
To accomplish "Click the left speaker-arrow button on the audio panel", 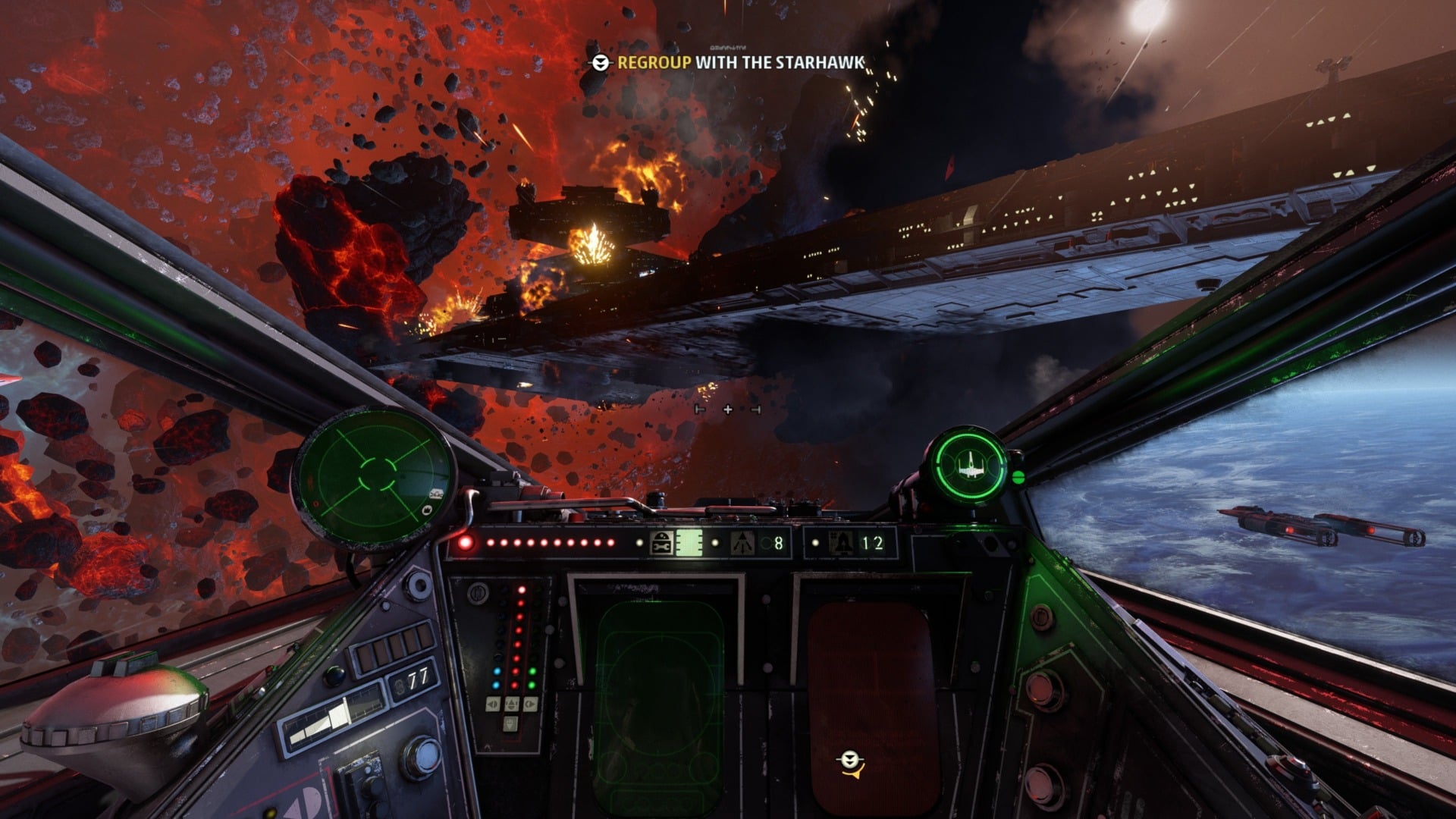I will coord(493,704).
